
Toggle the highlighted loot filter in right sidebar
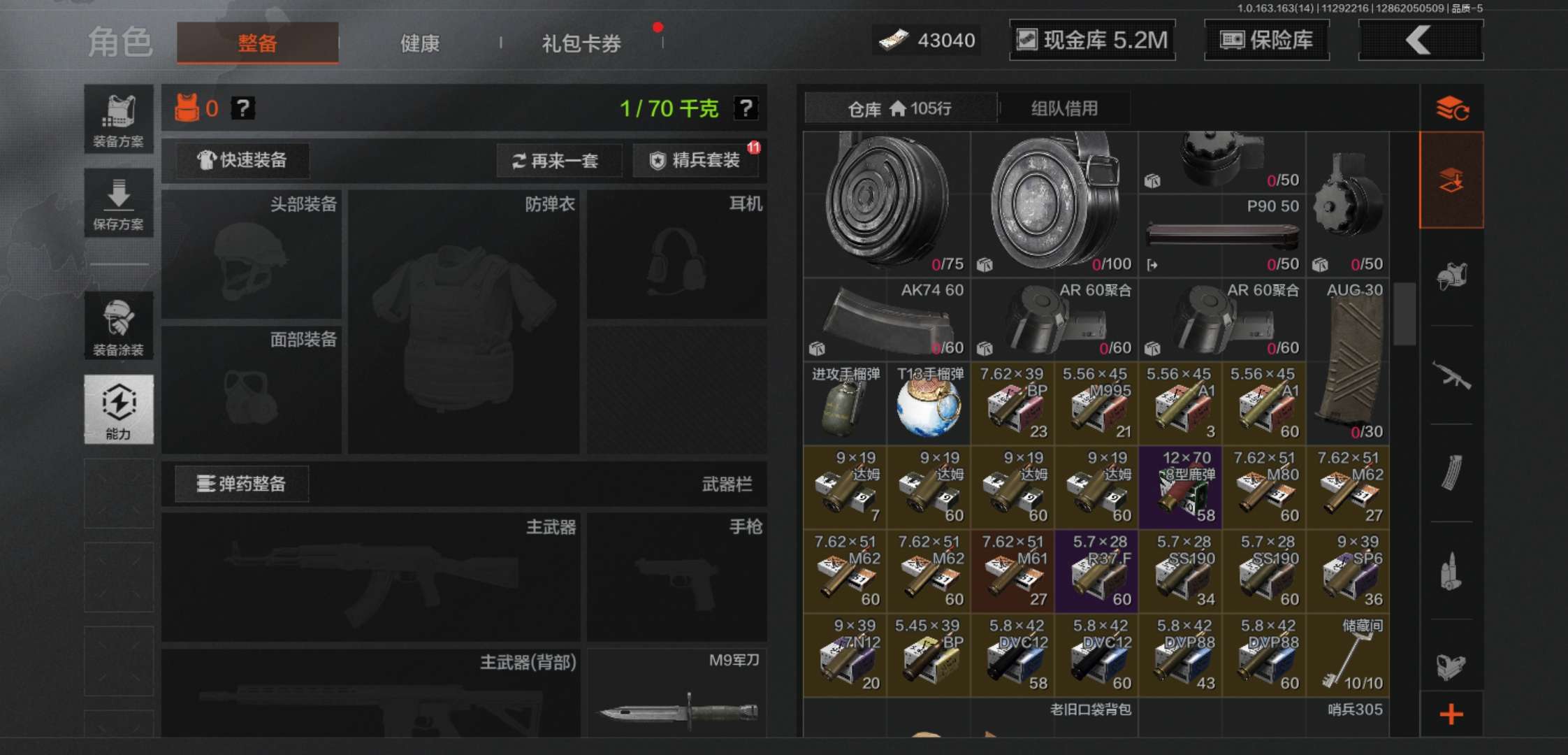tap(1451, 178)
